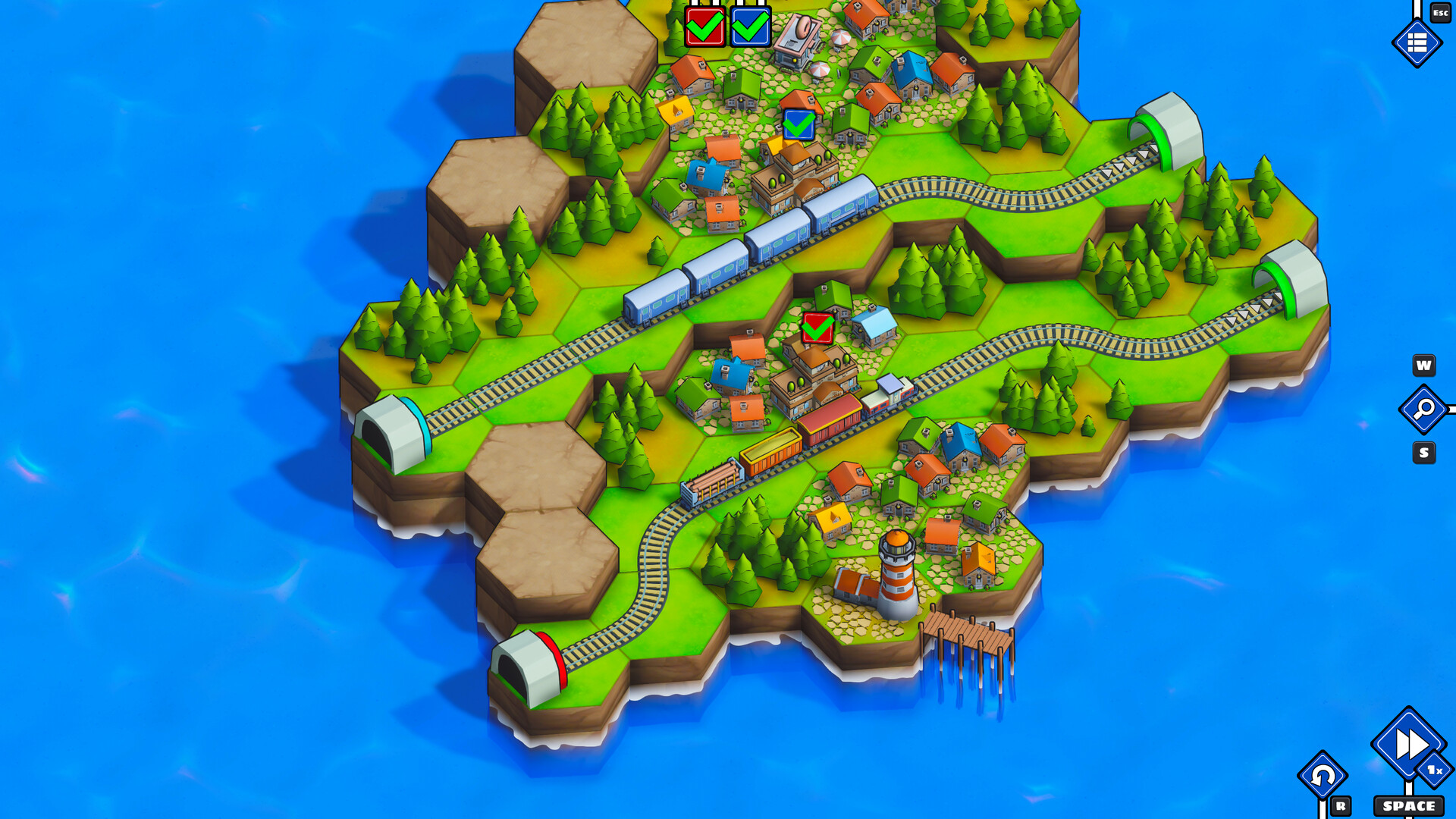Toggle the red-framed checkmark indicator
This screenshot has width=1456, height=819.
[704, 27]
